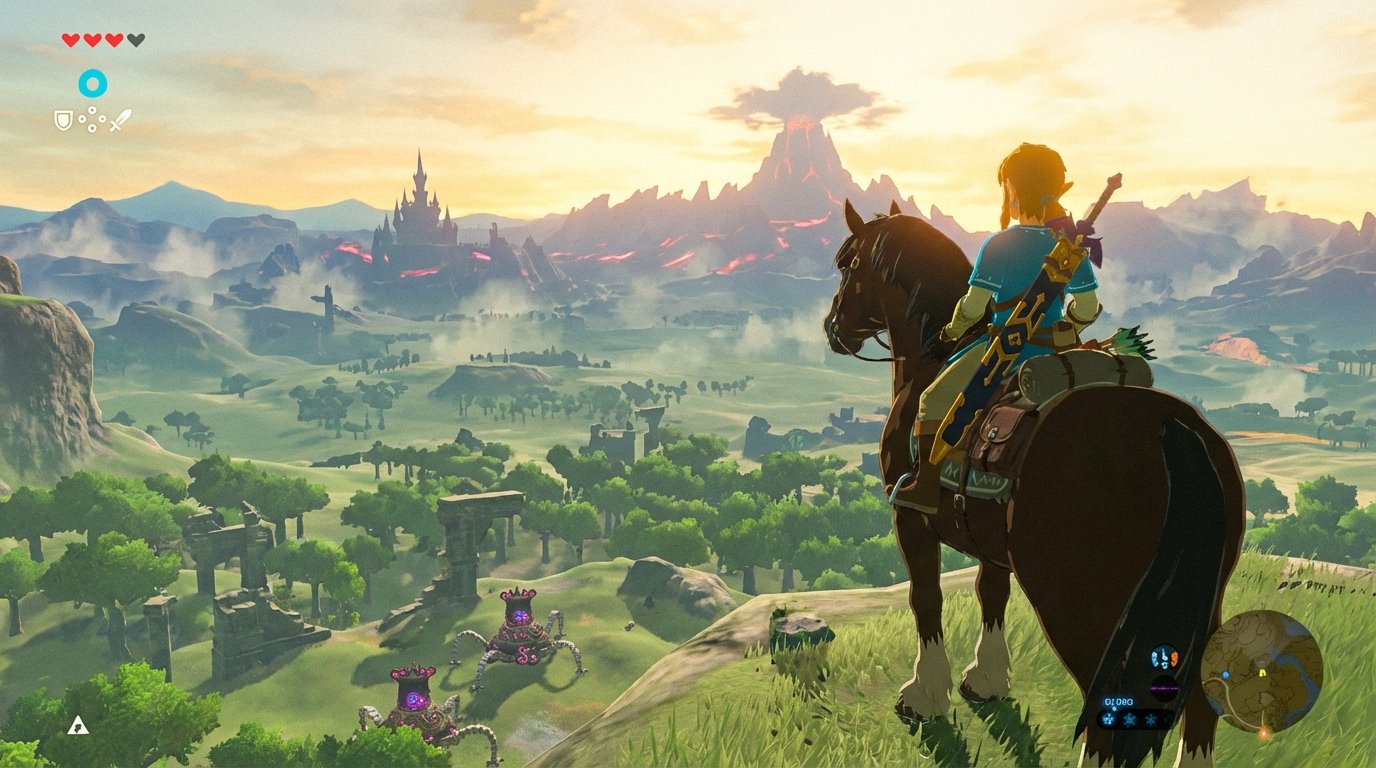Screen dimensions: 1376x768
Task: Click the thermometer temperature gauge
Action: pyautogui.click(x=1164, y=656)
